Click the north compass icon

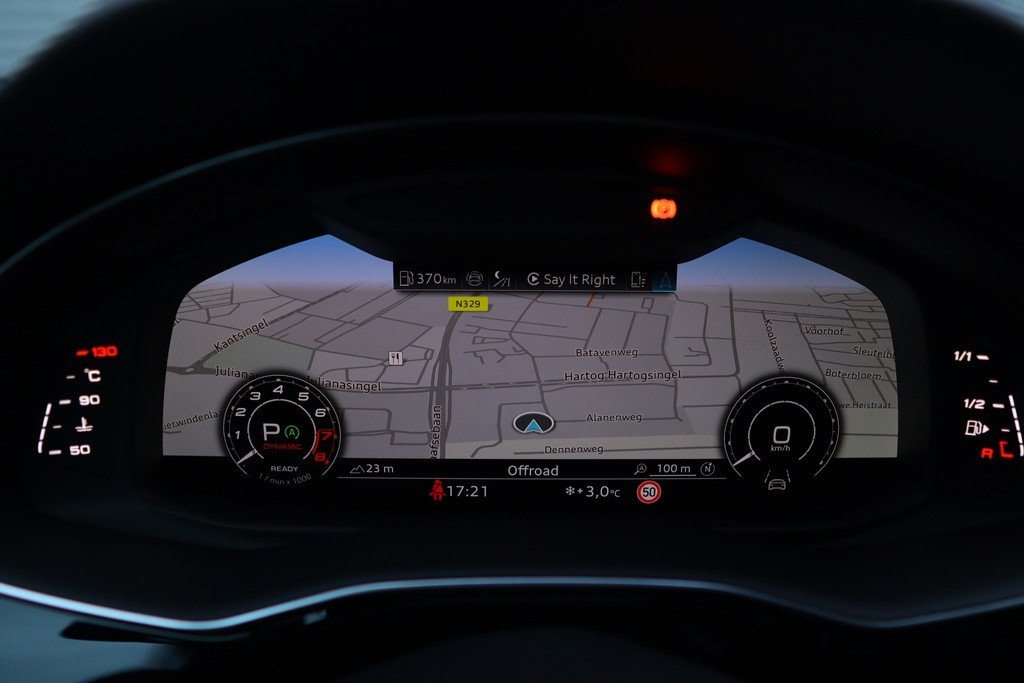[x=708, y=469]
